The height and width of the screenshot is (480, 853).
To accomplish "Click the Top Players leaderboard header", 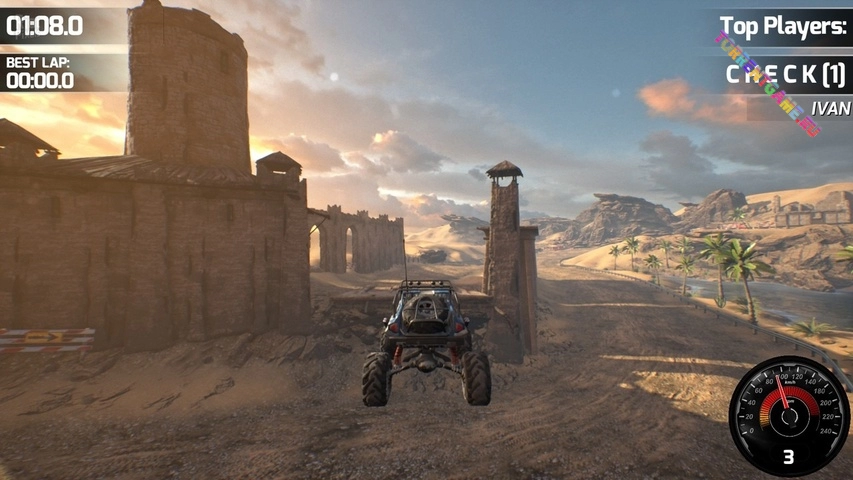I will (x=783, y=27).
